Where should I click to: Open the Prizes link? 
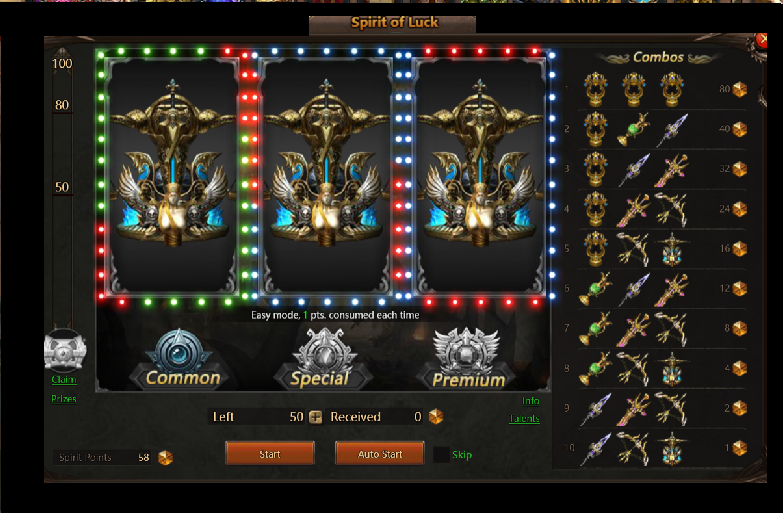[63, 398]
